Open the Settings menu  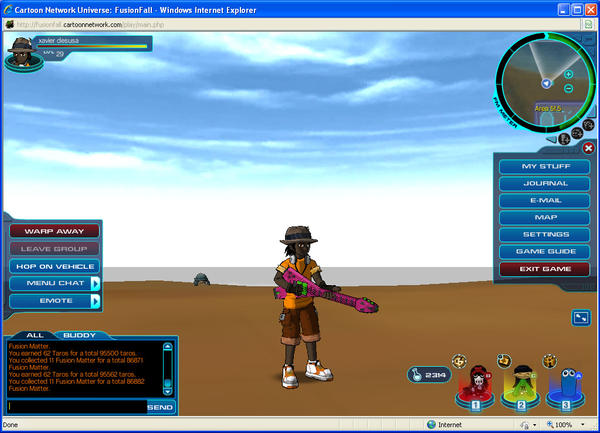coord(545,234)
